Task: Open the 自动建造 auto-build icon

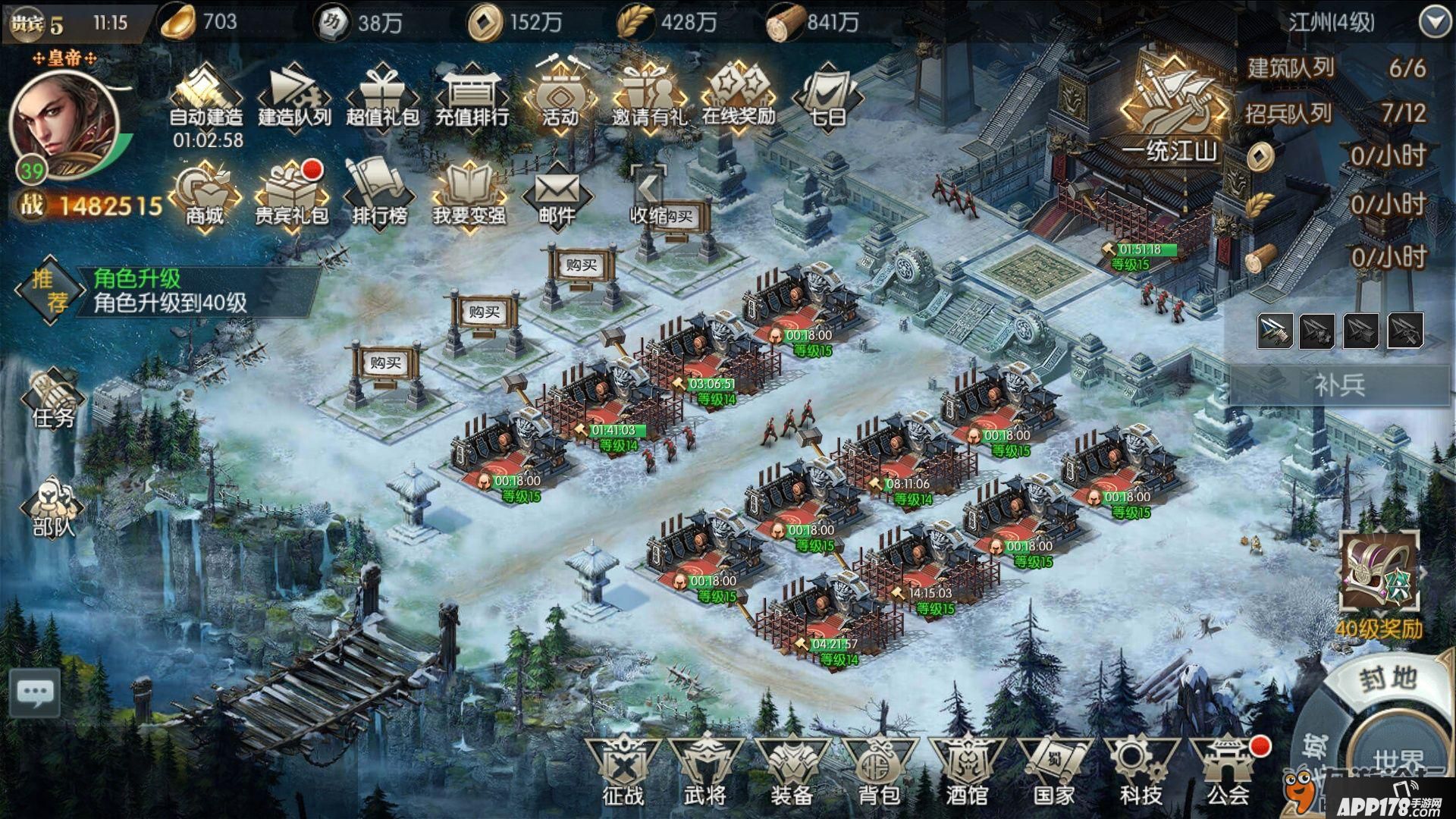Action: (206, 99)
